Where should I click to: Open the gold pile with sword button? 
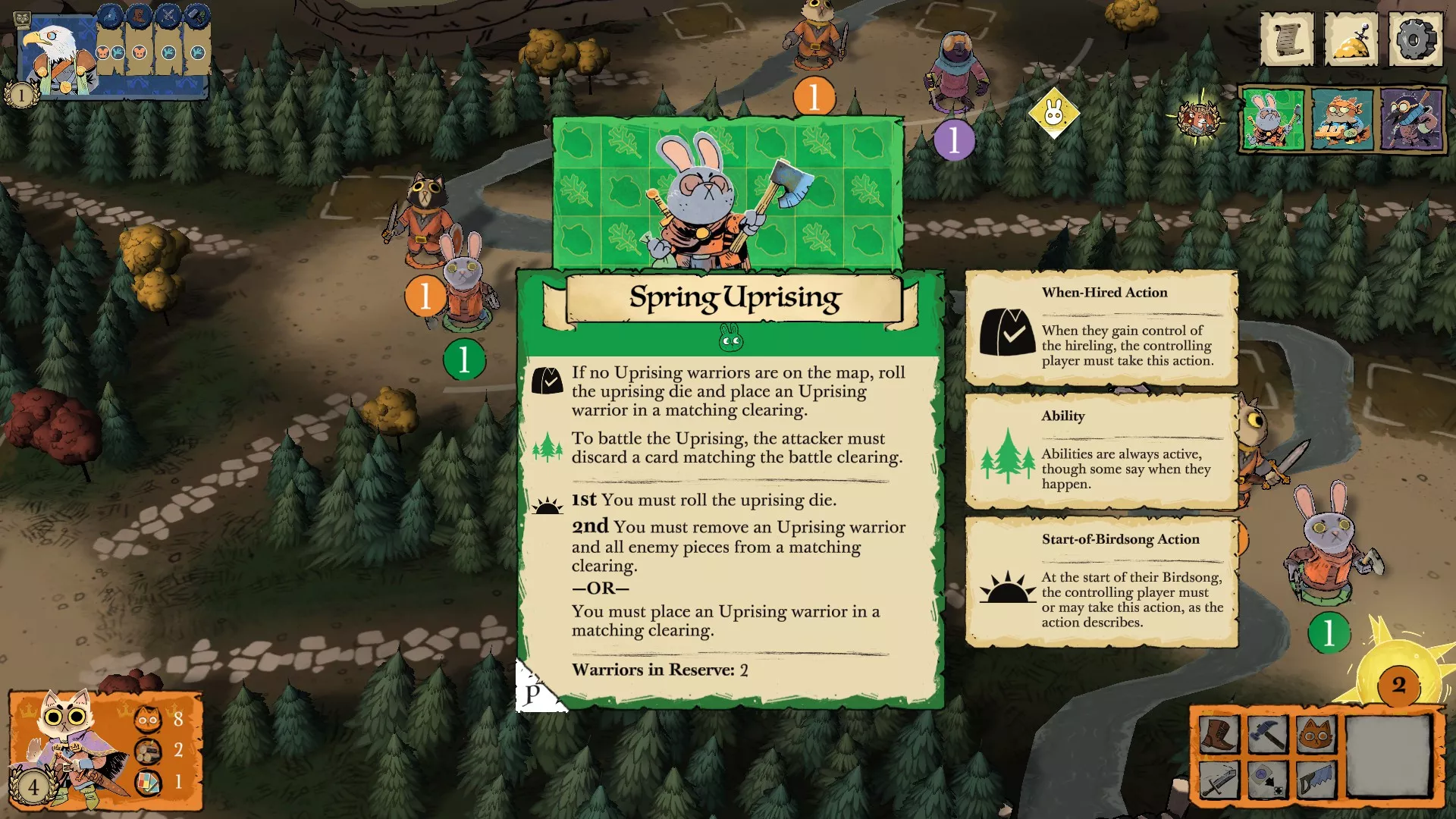(x=1351, y=38)
